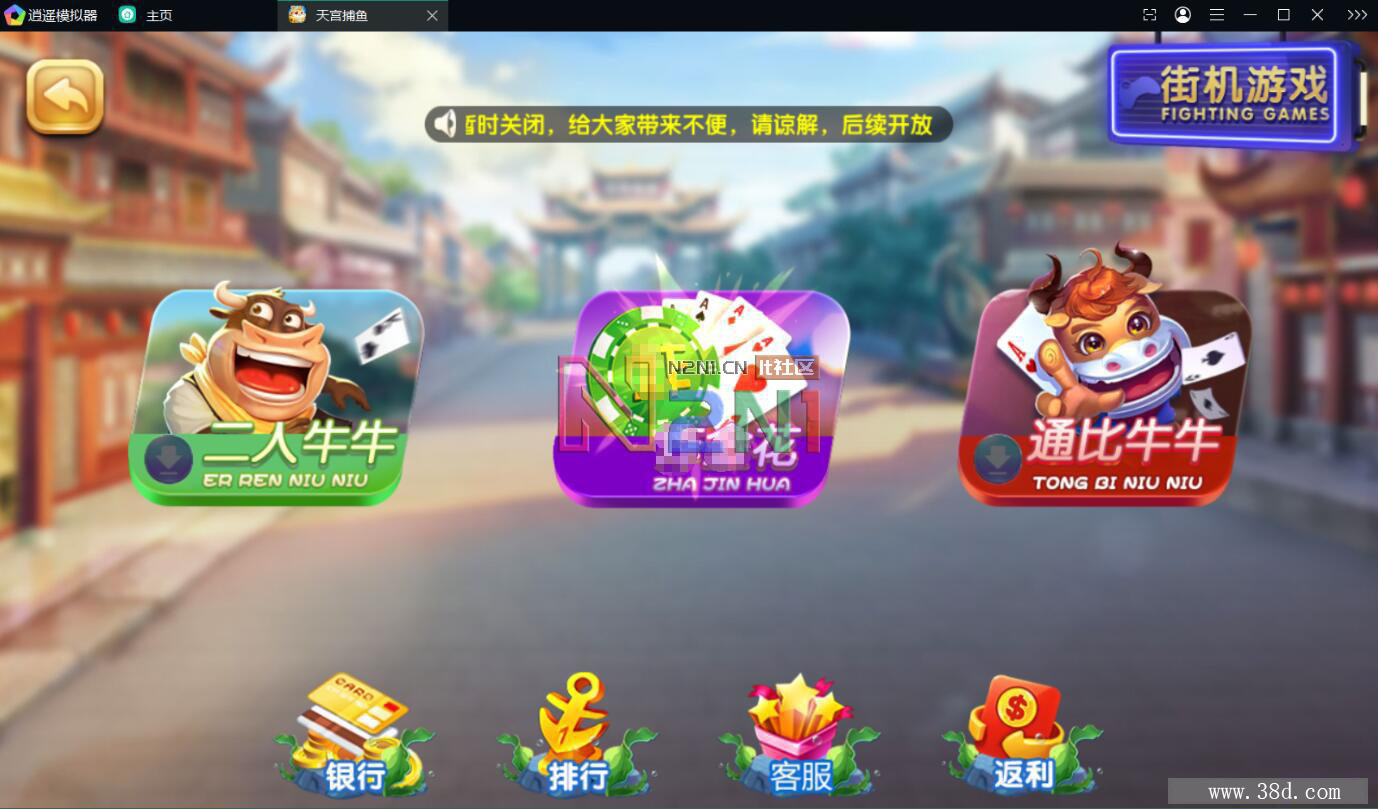The image size is (1378, 809).
Task: Click the golden back arrow button
Action: coord(64,97)
